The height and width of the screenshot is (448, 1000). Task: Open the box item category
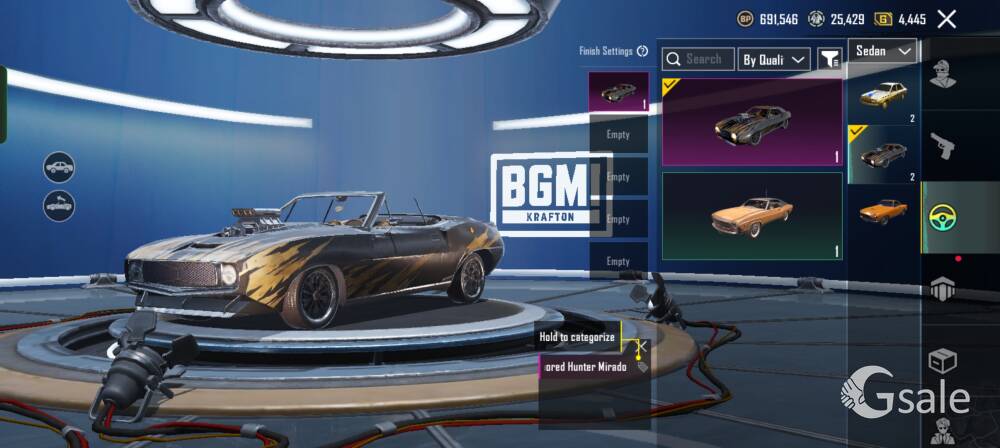942,360
